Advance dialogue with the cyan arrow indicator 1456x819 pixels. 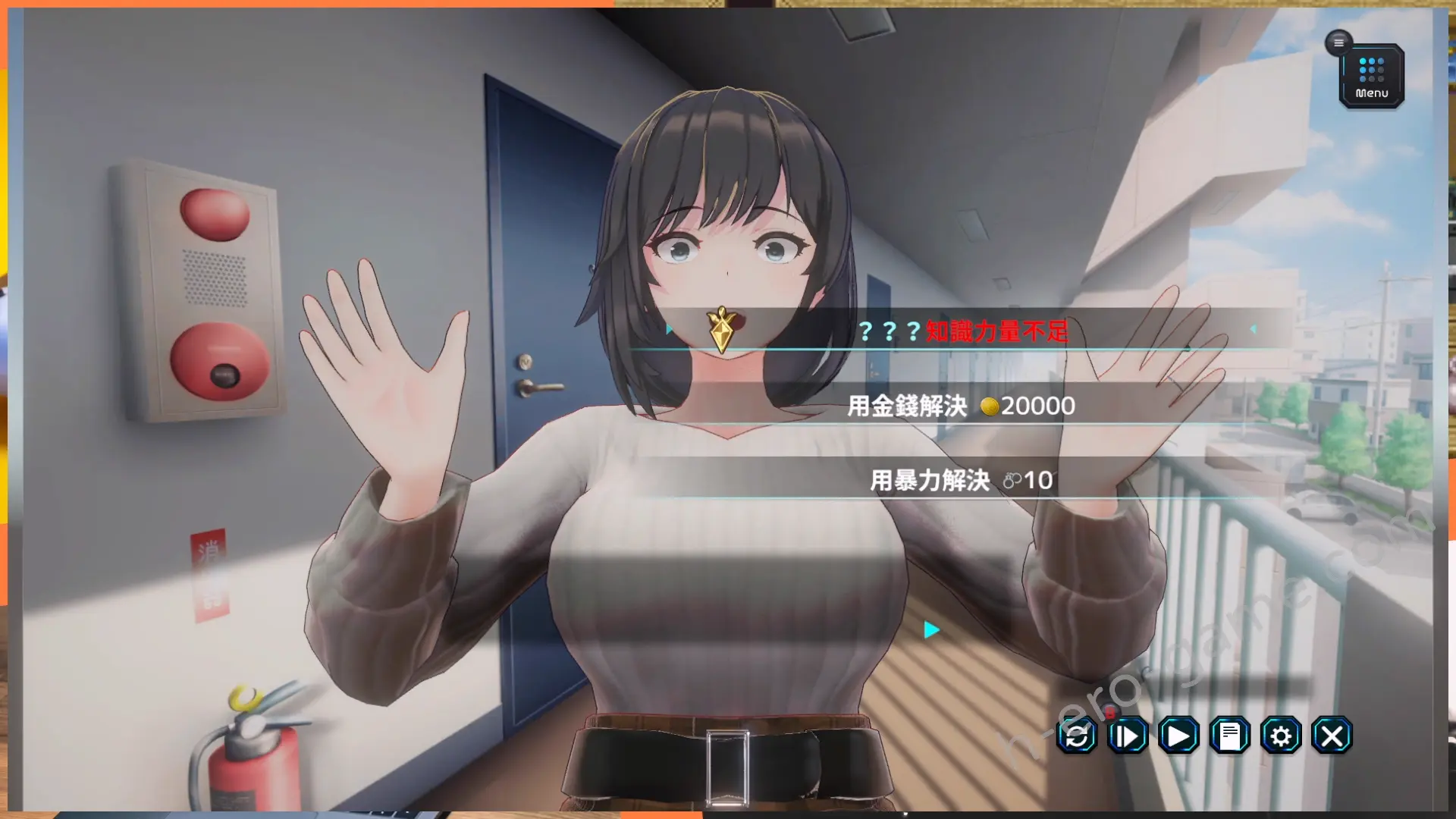click(932, 629)
